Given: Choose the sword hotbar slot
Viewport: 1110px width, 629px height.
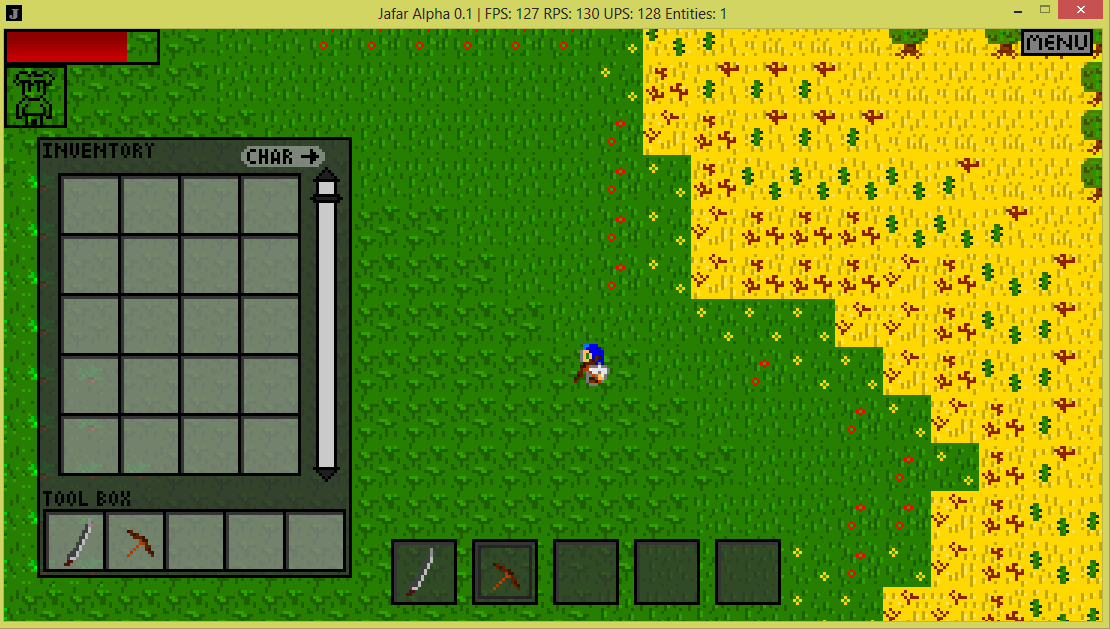Looking at the screenshot, I should 424,572.
